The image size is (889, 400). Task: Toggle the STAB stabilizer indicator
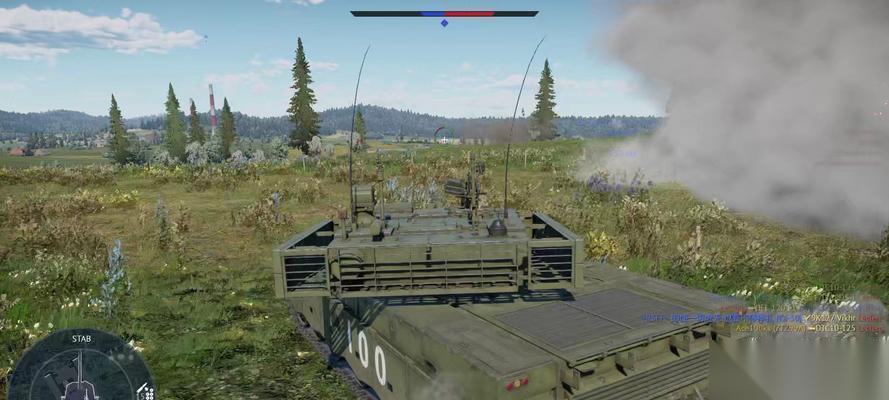point(82,339)
